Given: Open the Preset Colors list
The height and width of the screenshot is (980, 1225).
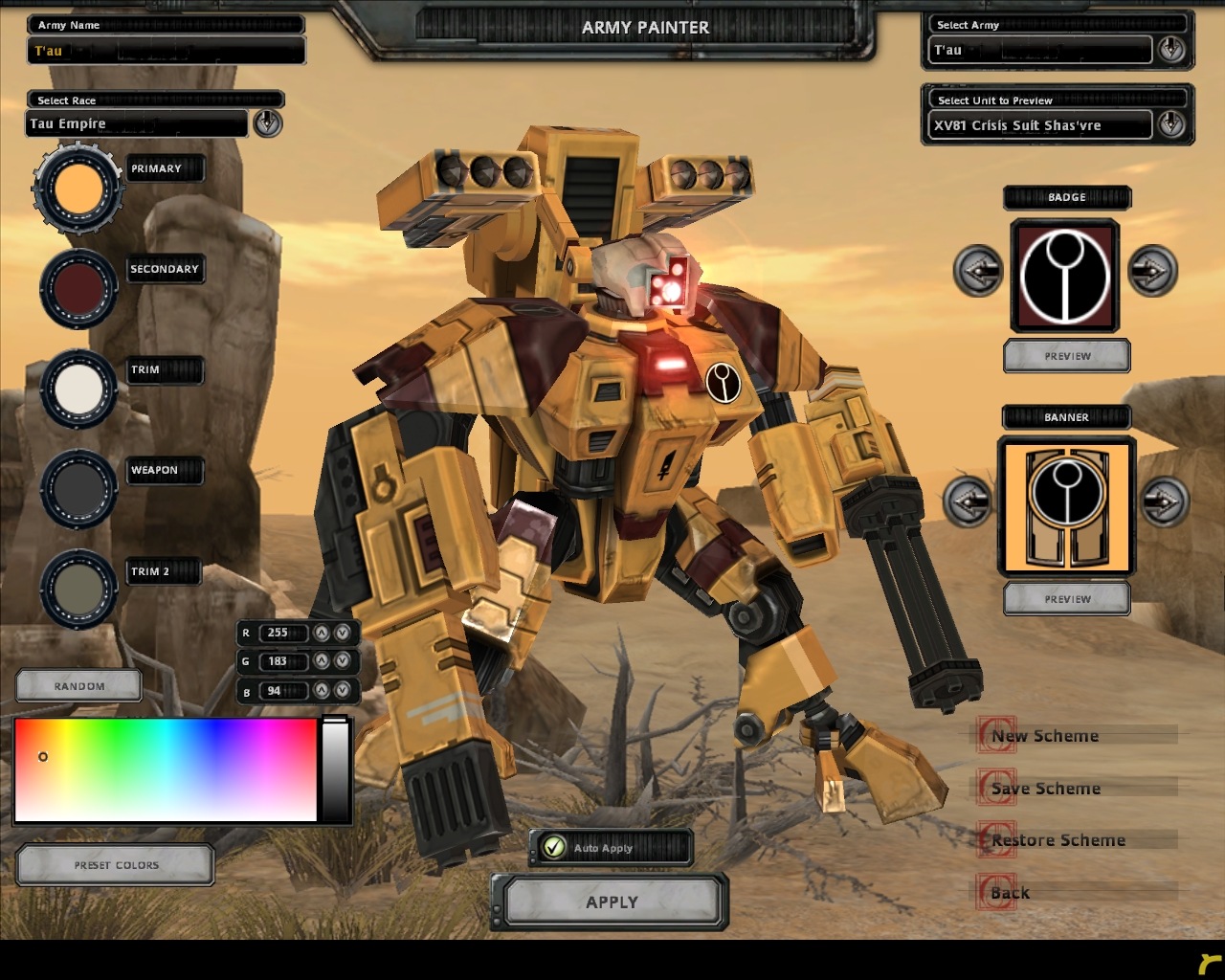Looking at the screenshot, I should pyautogui.click(x=116, y=865).
